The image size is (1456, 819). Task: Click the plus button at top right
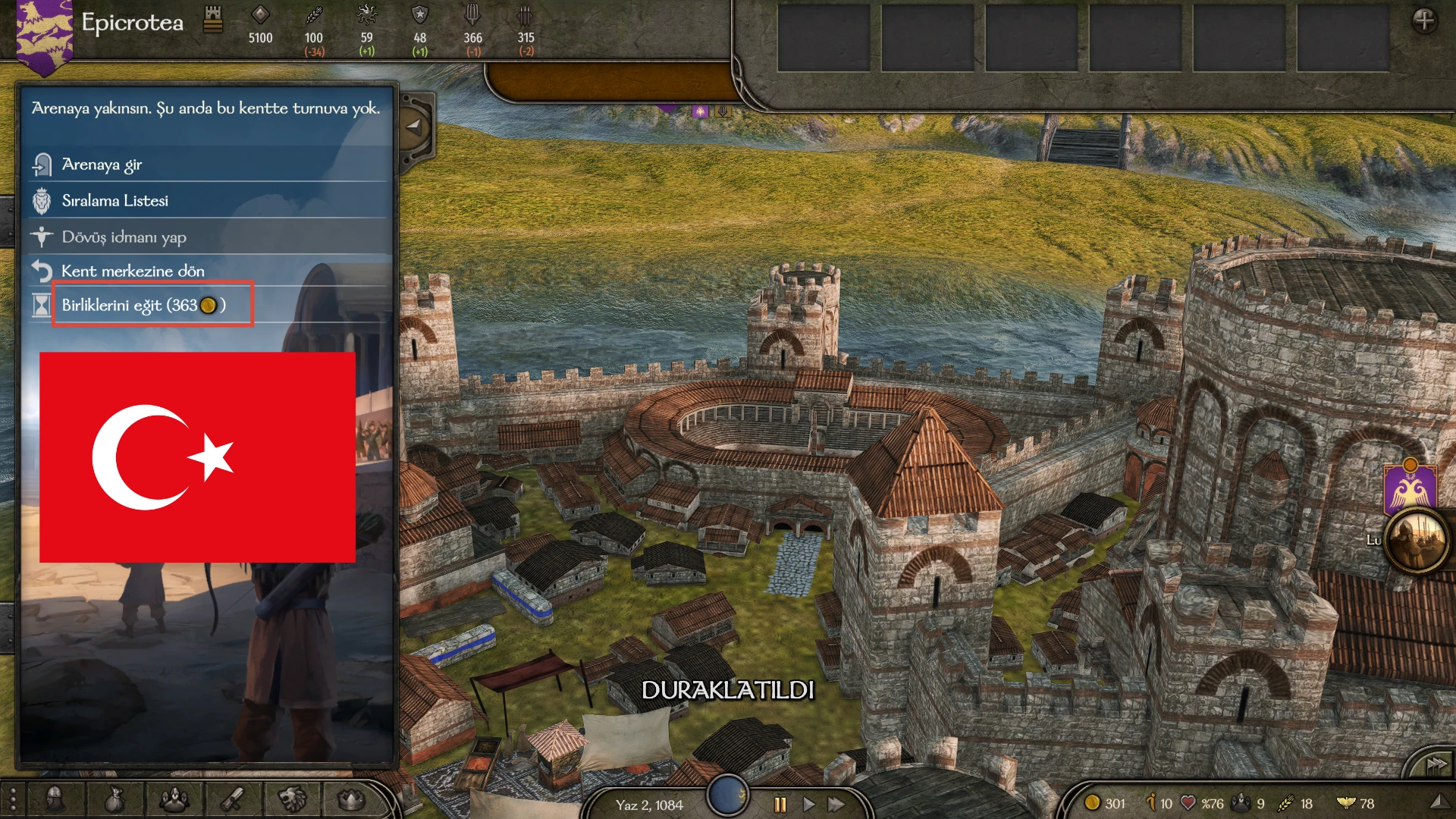tap(1424, 20)
